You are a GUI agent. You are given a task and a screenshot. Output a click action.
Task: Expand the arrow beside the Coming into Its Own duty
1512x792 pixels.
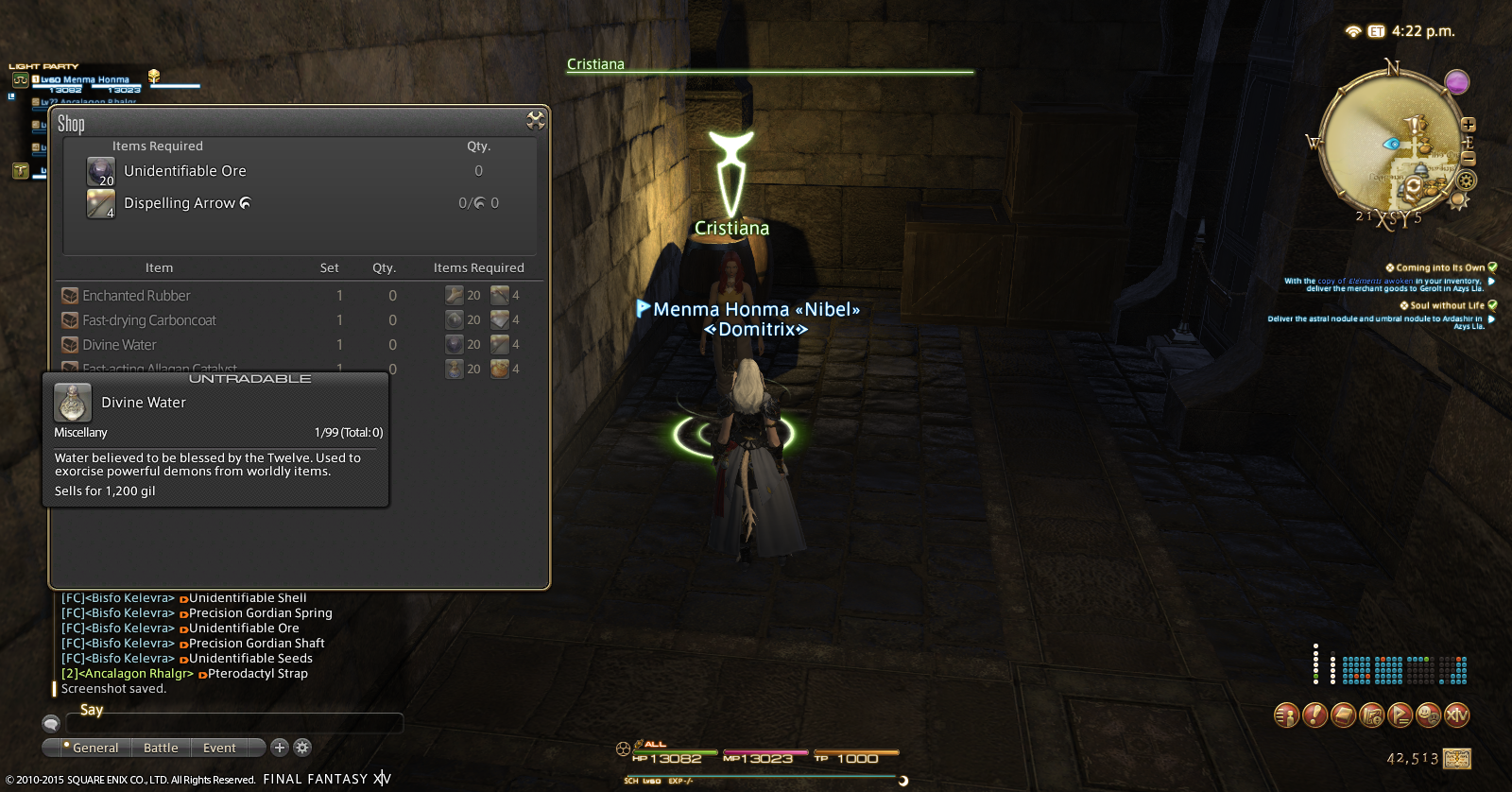tap(1493, 282)
